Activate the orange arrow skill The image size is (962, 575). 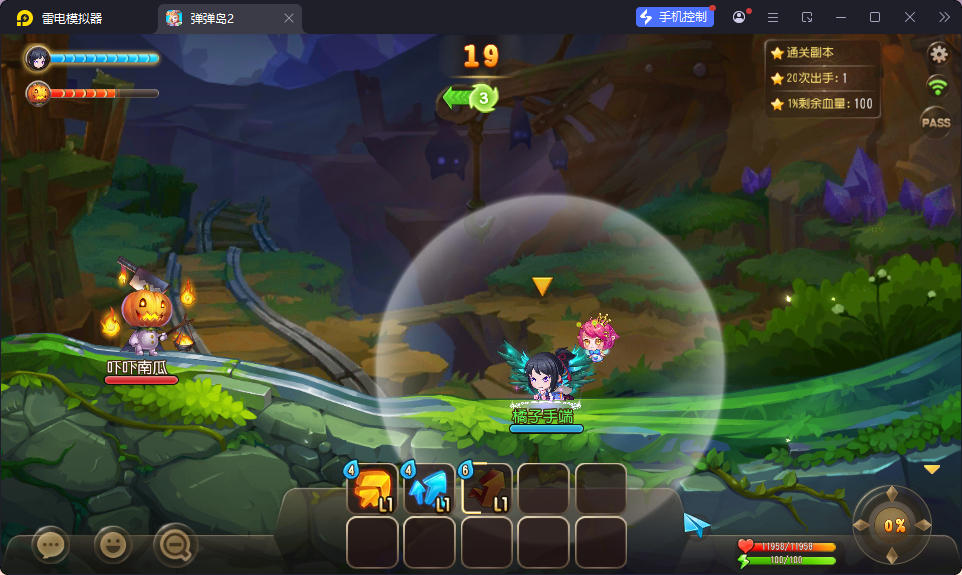(x=373, y=489)
